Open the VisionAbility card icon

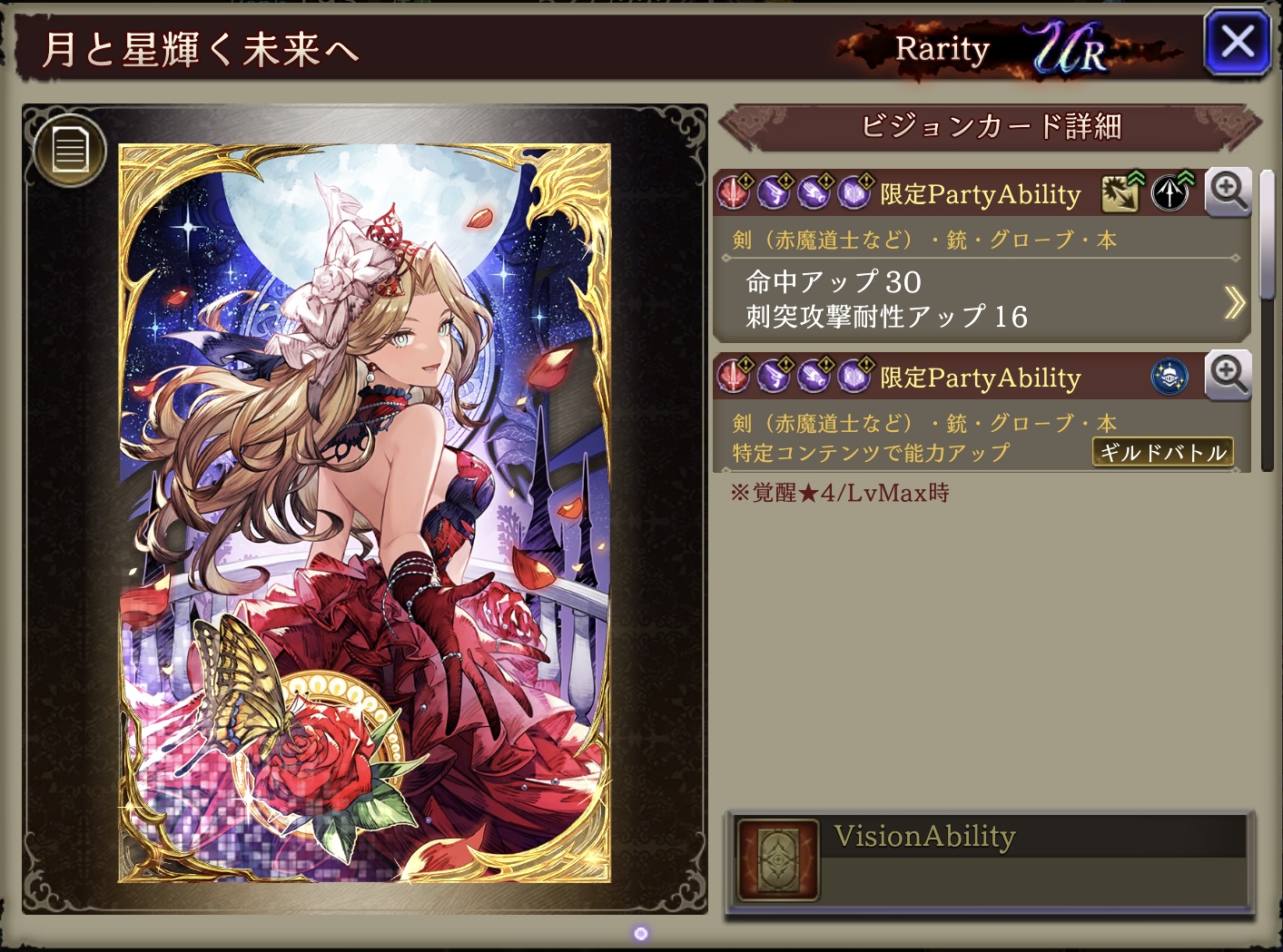(778, 859)
